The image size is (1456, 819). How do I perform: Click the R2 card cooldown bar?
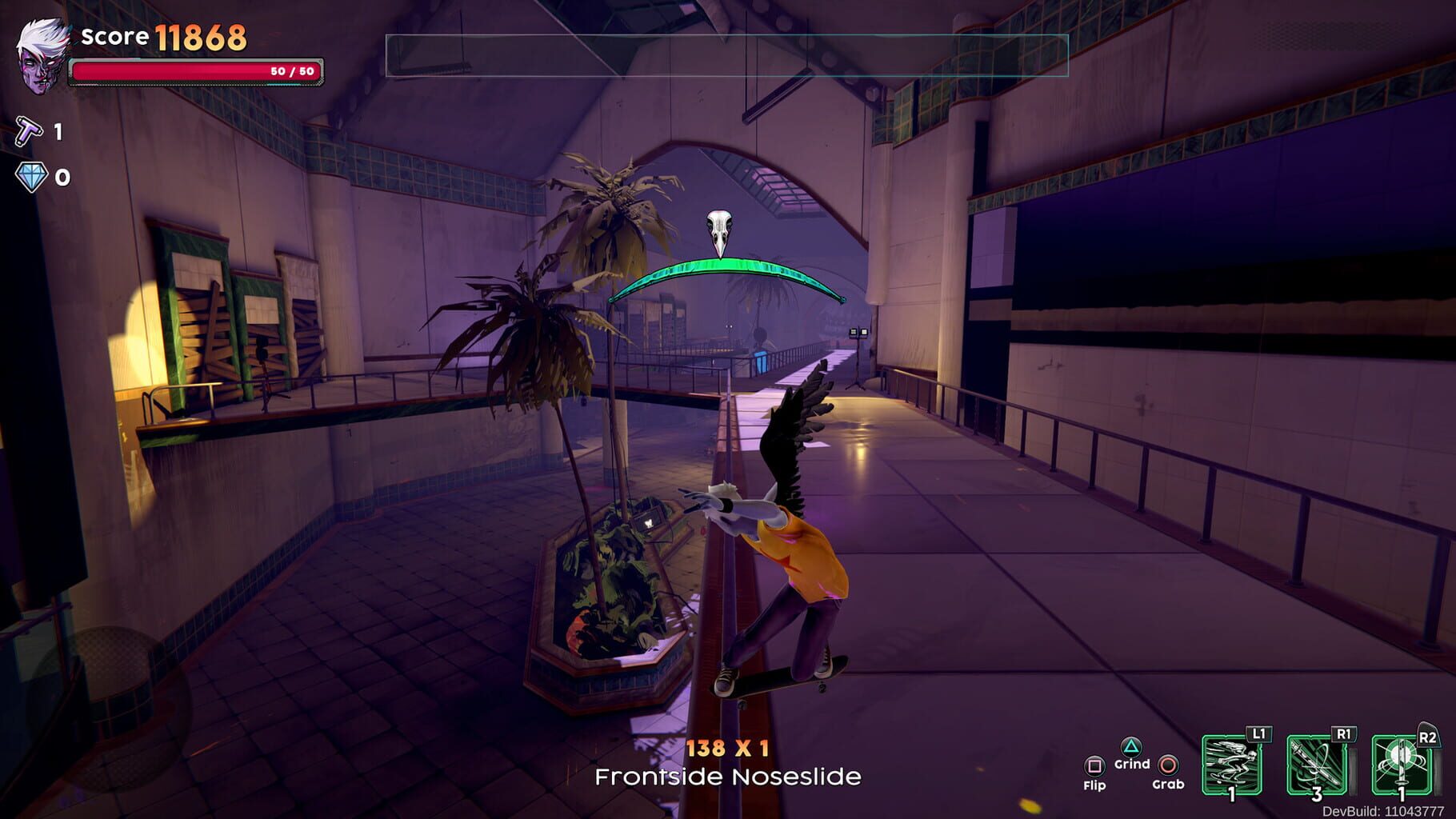[1437, 773]
